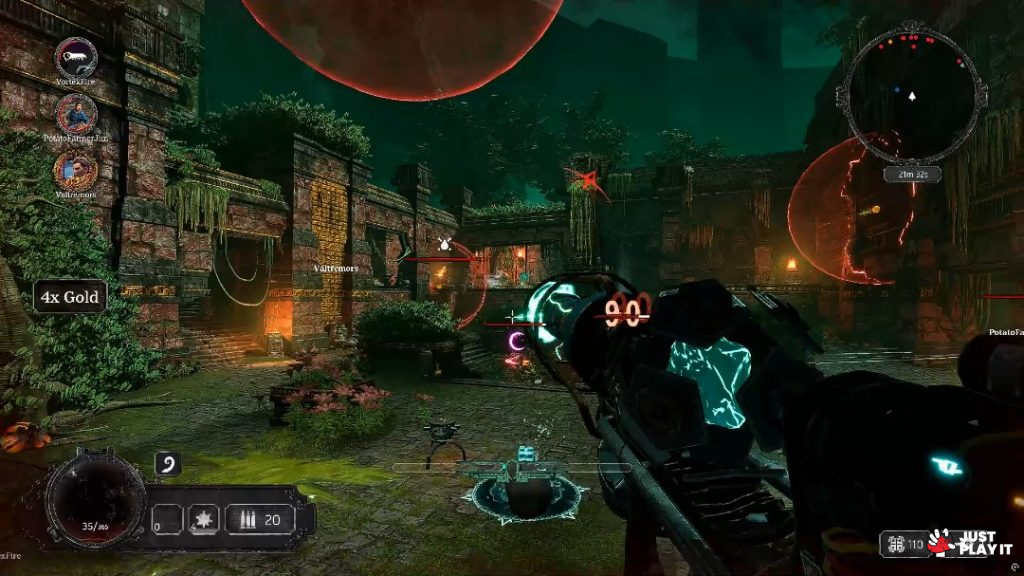Activate the starburst ability slot

coord(204,520)
